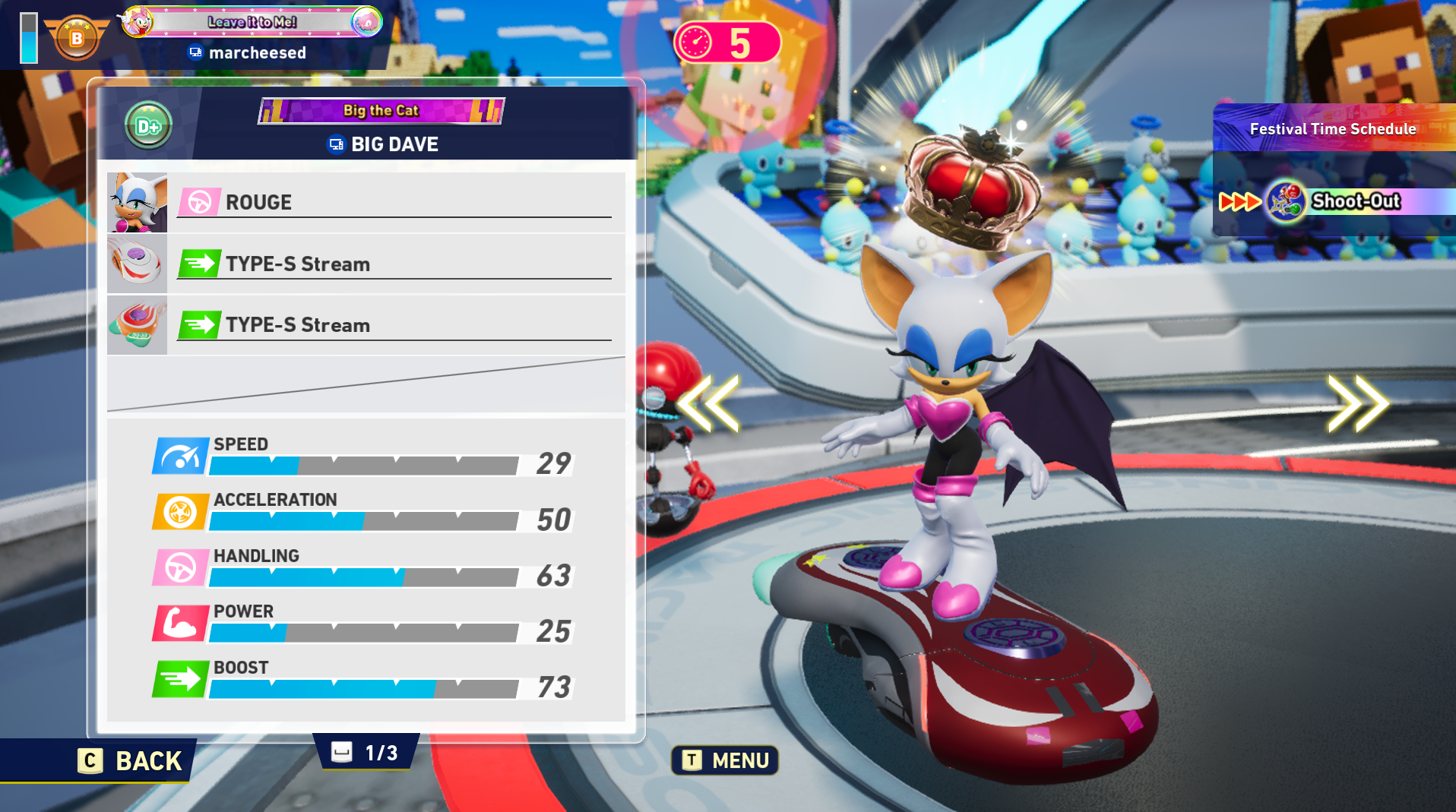Screen dimensions: 1456x812
Task: Click the Big the Cat title plate
Action: click(381, 111)
